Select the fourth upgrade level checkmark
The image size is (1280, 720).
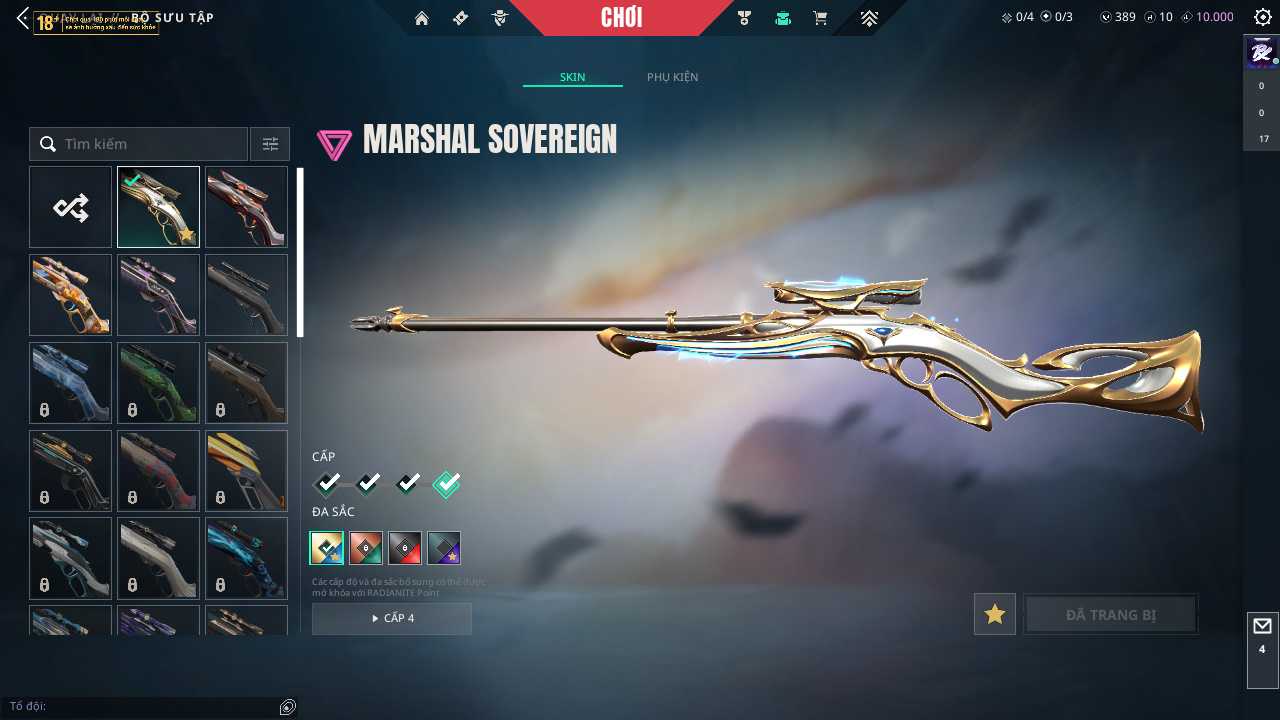point(446,484)
